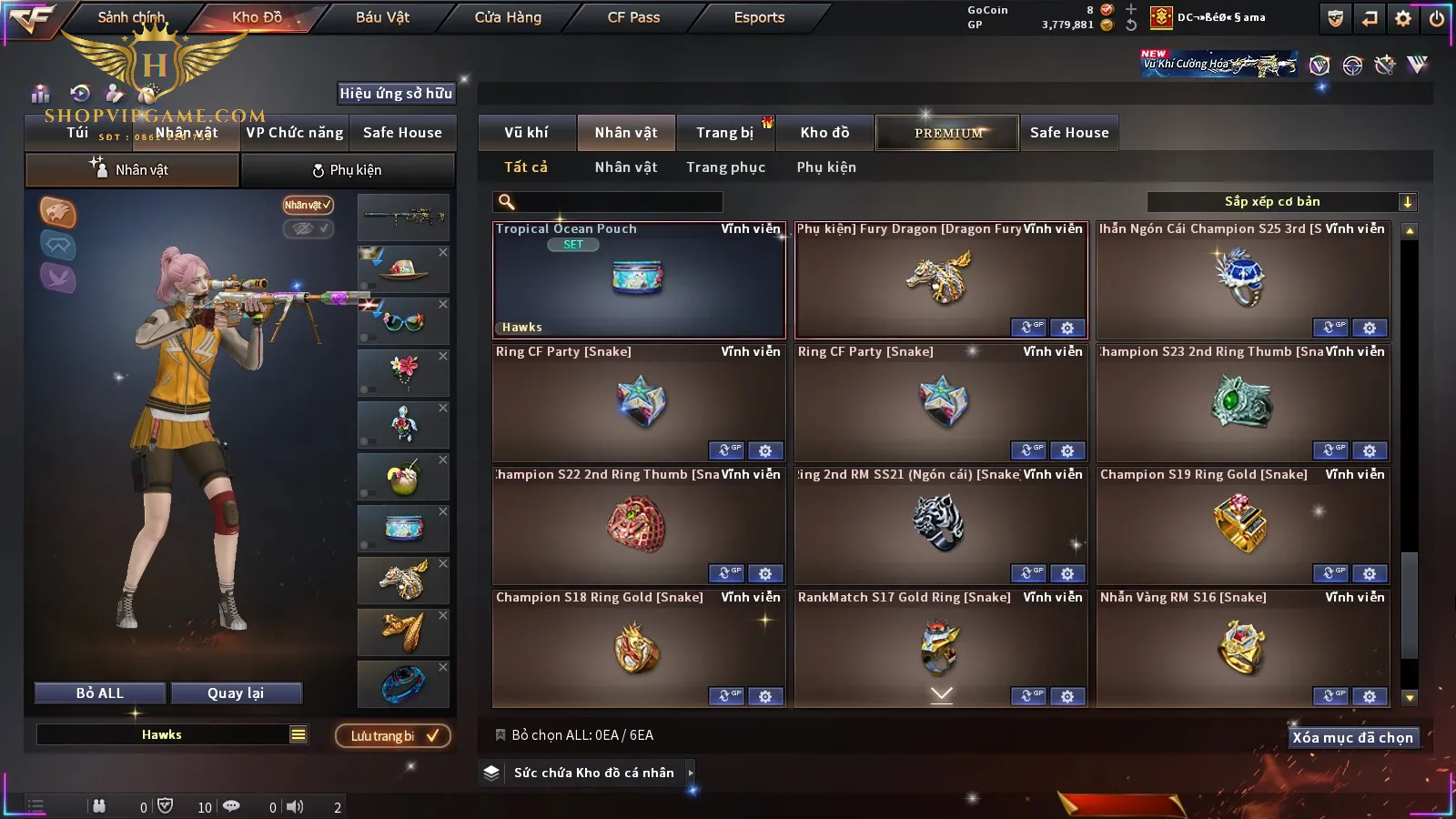
Task: Save loadout with Lưu trang bị
Action: click(x=393, y=736)
